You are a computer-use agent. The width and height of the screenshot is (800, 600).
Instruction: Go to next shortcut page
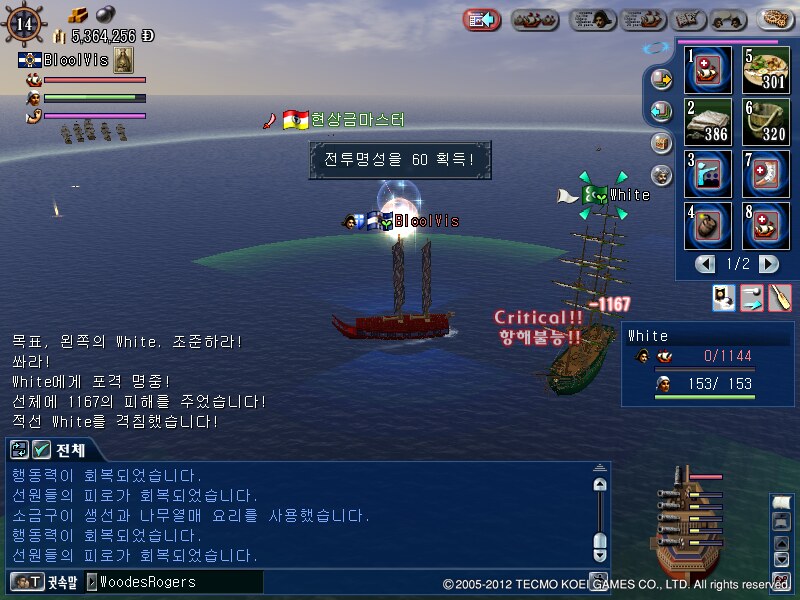(x=768, y=264)
